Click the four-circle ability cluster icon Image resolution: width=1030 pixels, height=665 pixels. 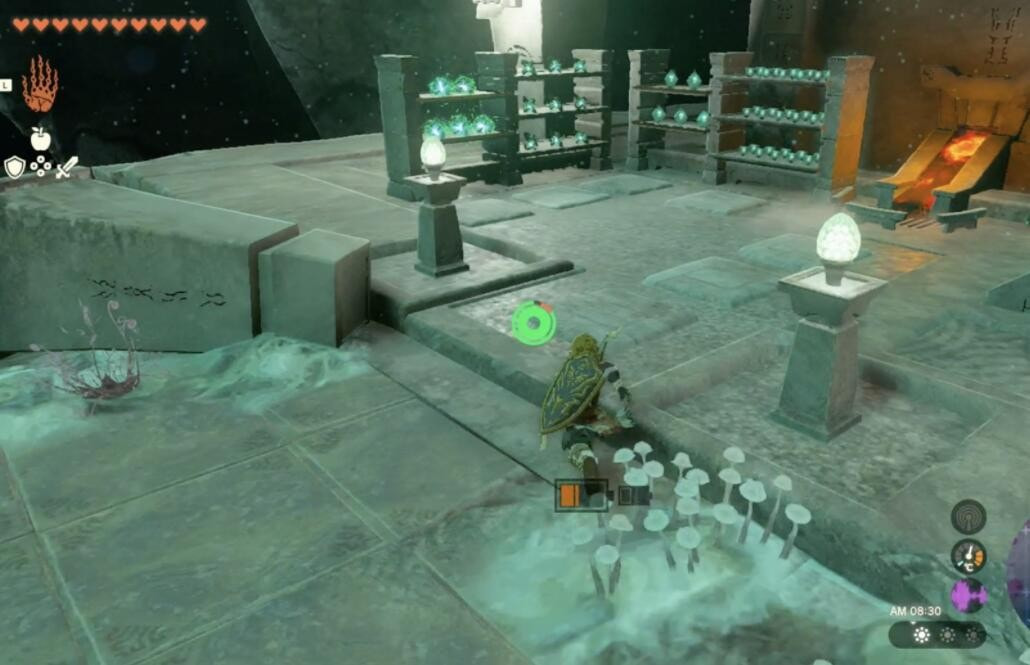point(40,165)
